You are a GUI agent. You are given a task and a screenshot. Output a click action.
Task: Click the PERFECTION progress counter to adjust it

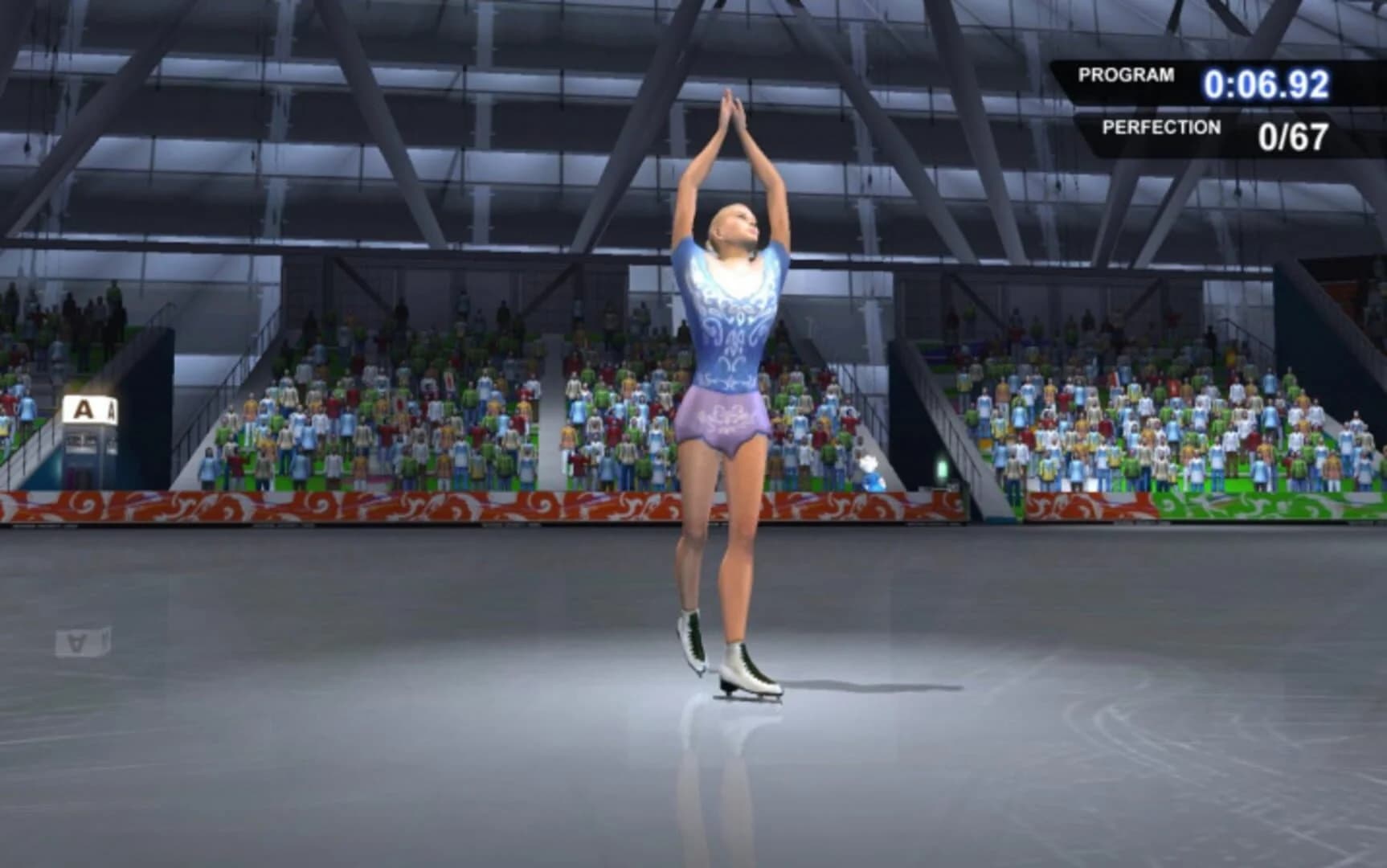coord(1298,135)
